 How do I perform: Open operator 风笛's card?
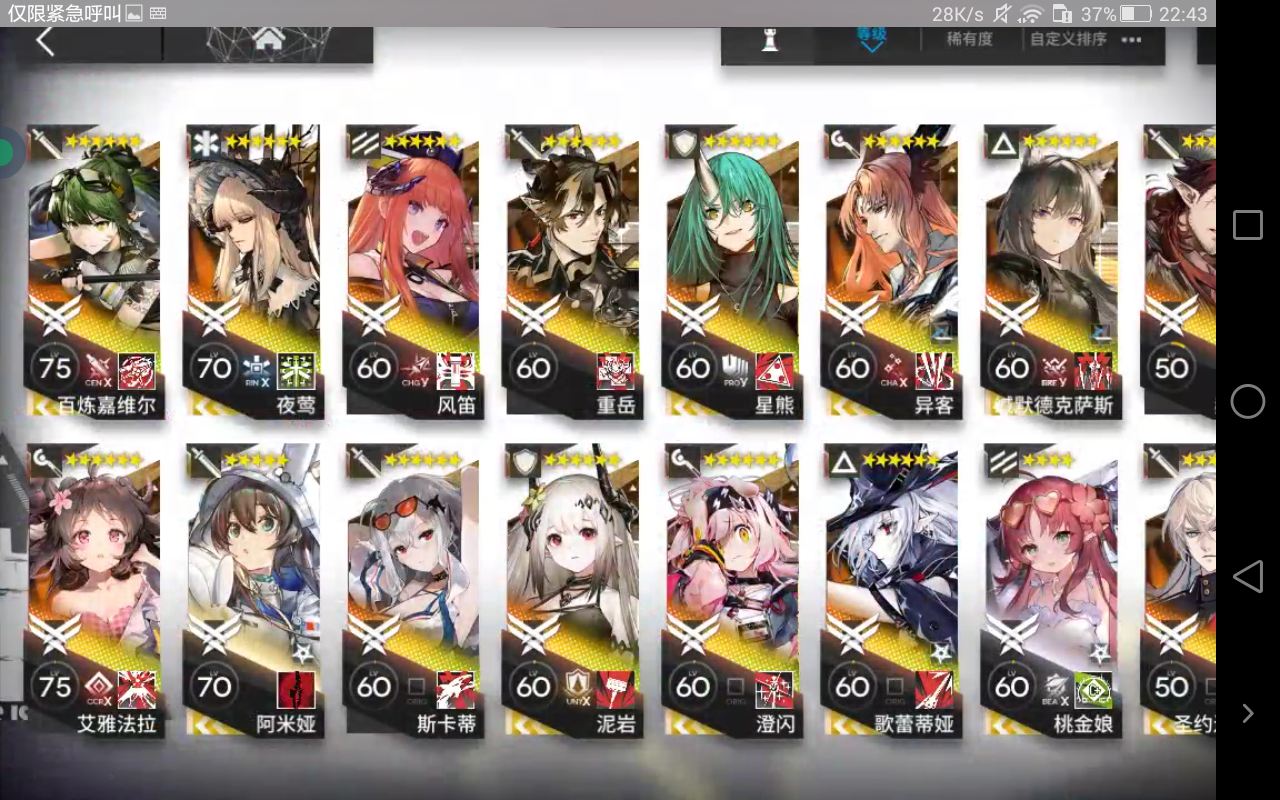tap(412, 270)
